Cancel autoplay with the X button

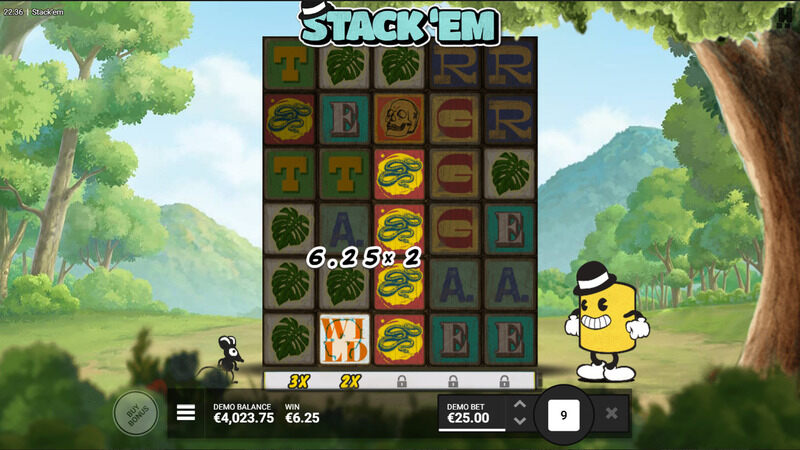[x=612, y=413]
